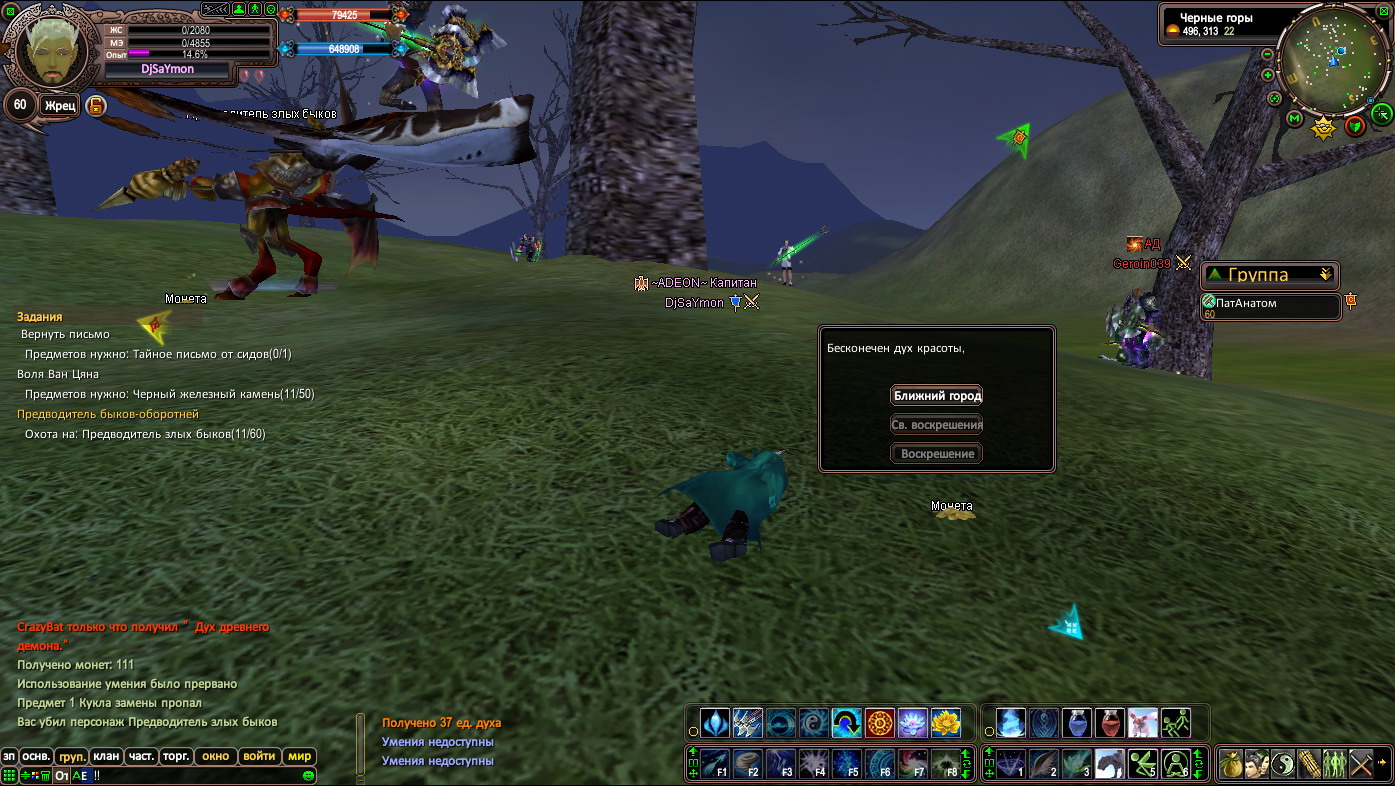
Task: Switch chat to the "клан" tab
Action: tap(106, 756)
